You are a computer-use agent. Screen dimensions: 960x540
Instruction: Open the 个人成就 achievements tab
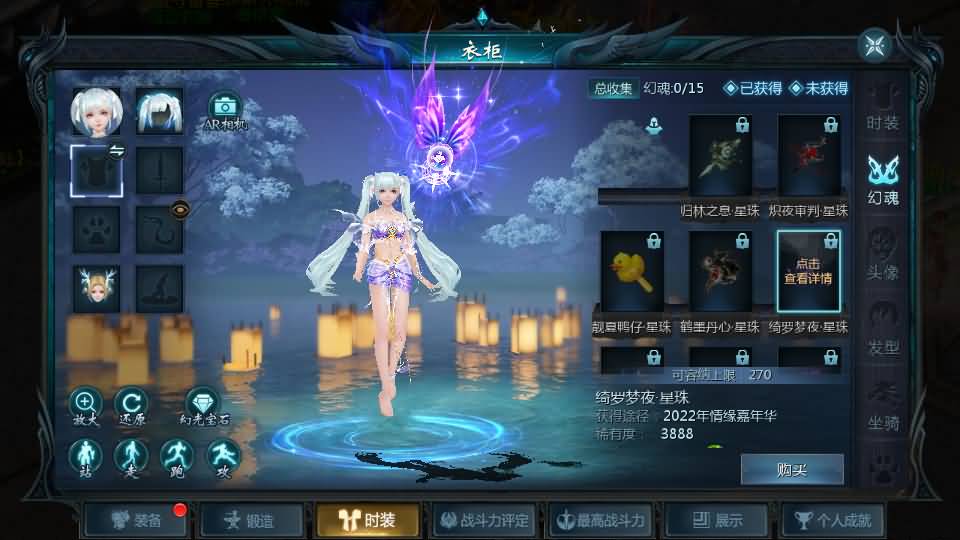834,520
